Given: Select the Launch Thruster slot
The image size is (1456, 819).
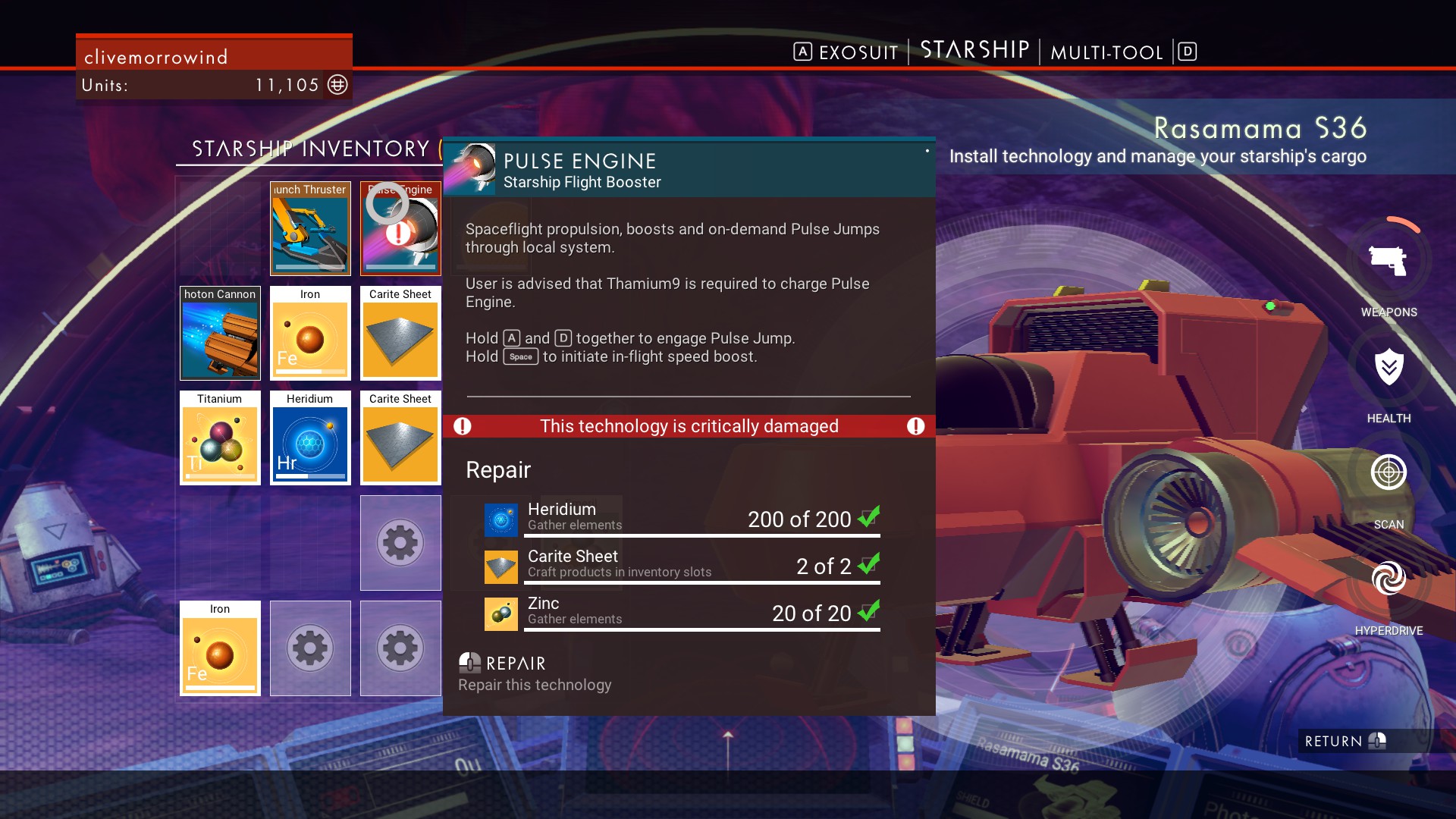Looking at the screenshot, I should 310,228.
